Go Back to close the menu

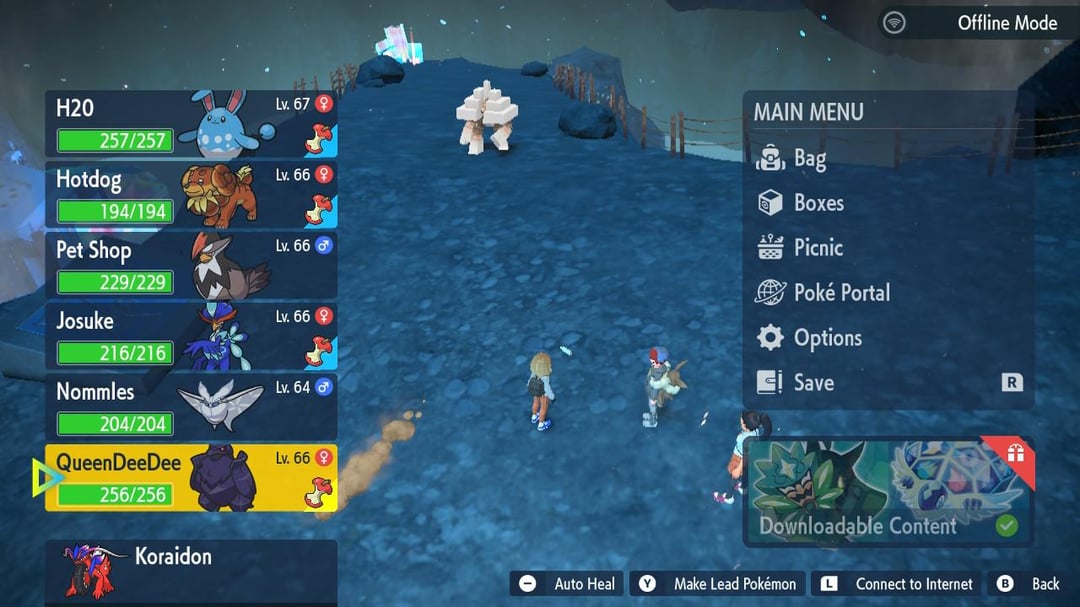1030,584
